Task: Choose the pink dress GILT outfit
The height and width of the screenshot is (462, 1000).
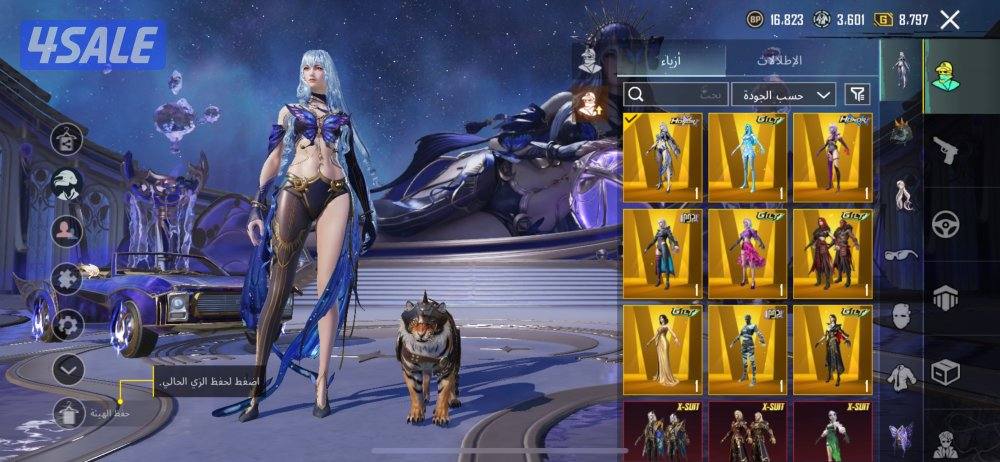Action: tap(747, 253)
